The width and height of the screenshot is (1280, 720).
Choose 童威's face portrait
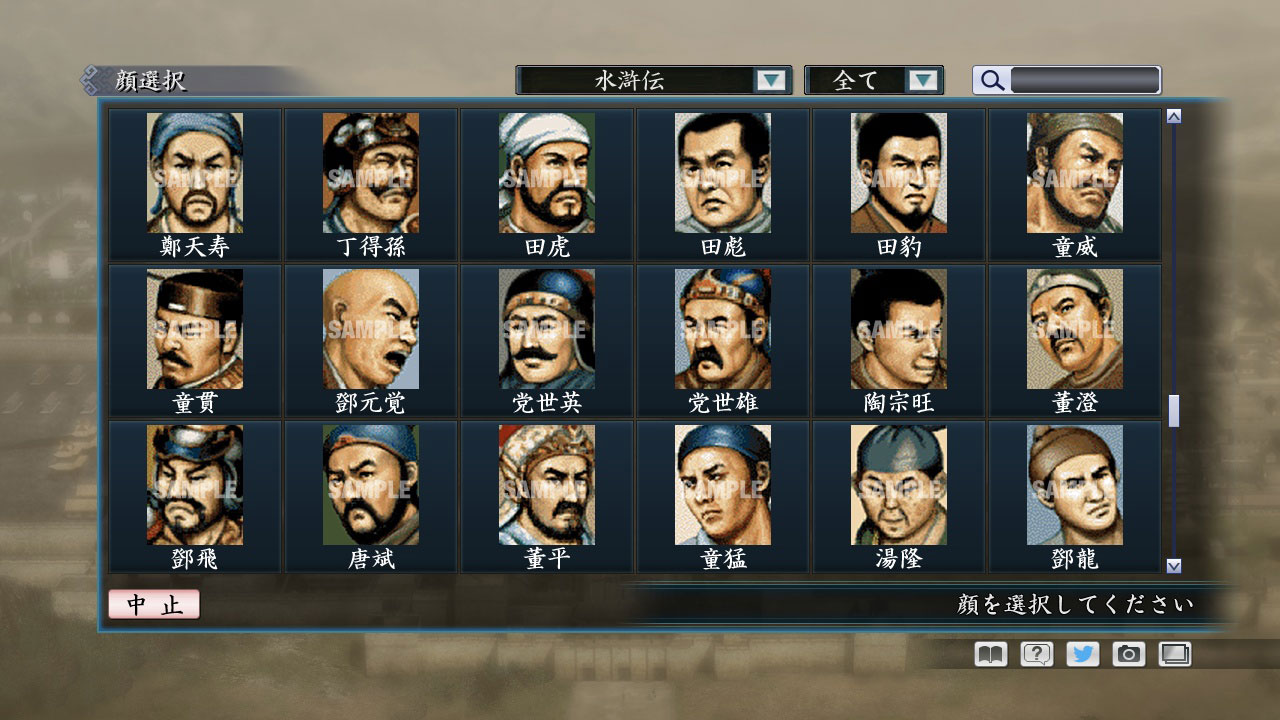[x=1075, y=171]
